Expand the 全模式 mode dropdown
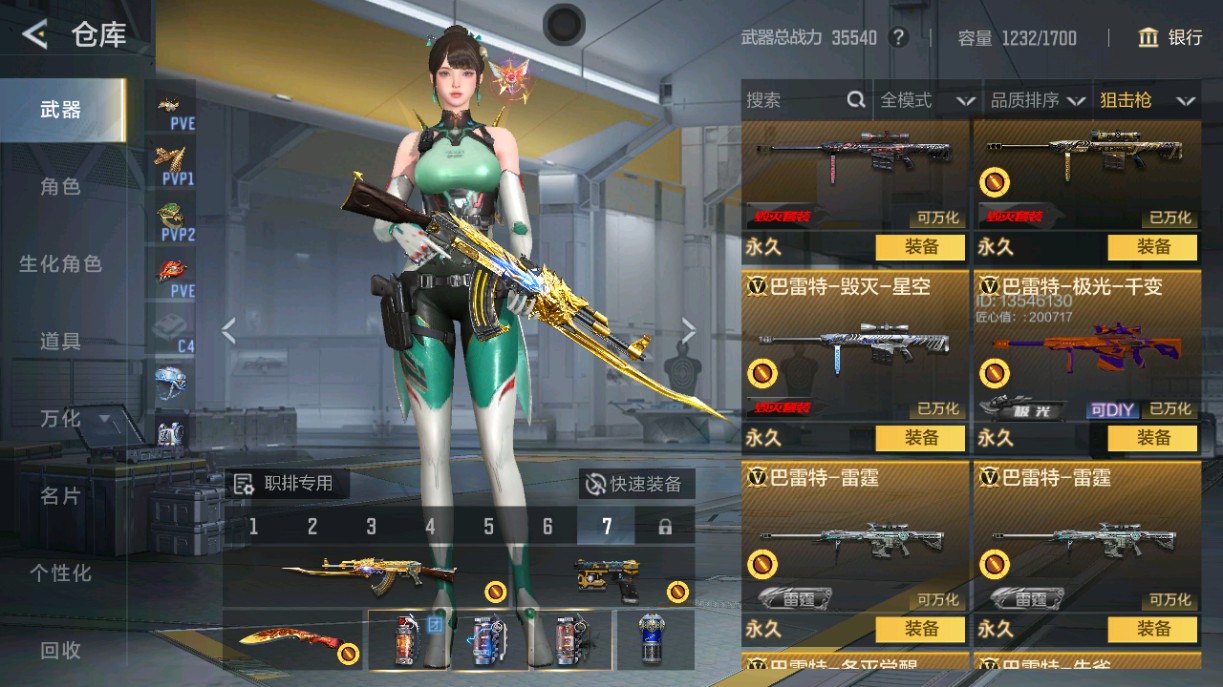Viewport: 1223px width, 687px height. [x=927, y=100]
